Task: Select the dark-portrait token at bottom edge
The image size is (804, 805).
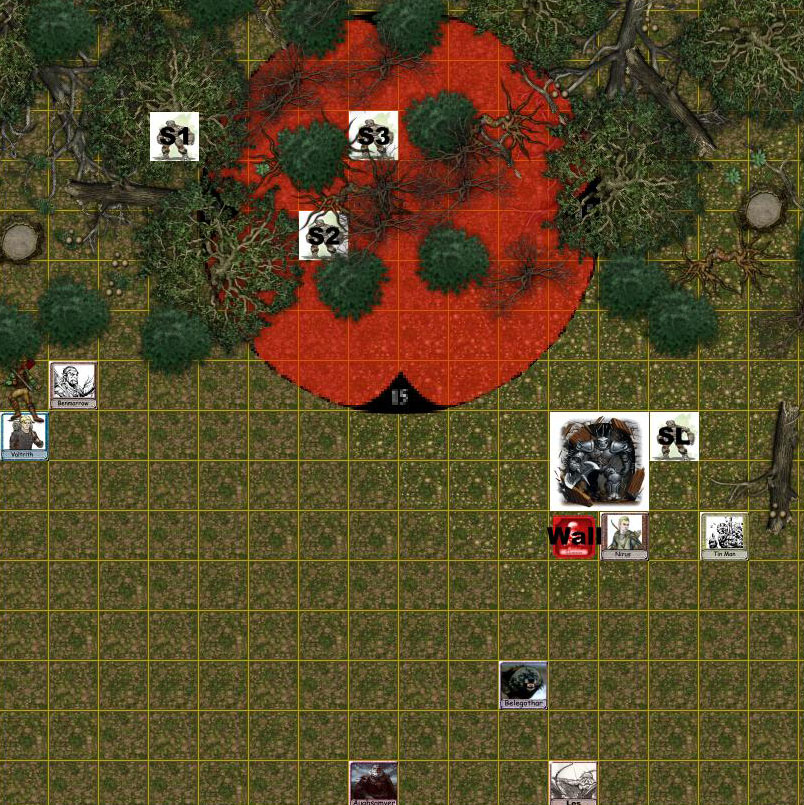Action: [374, 783]
